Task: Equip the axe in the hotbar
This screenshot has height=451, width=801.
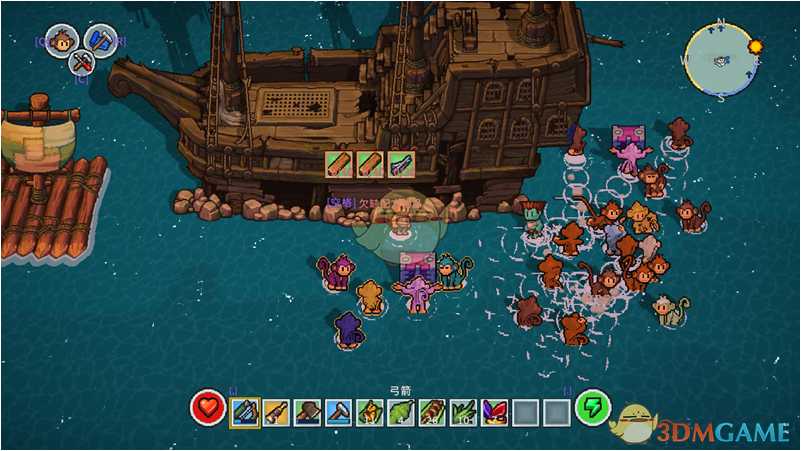Action: point(307,411)
